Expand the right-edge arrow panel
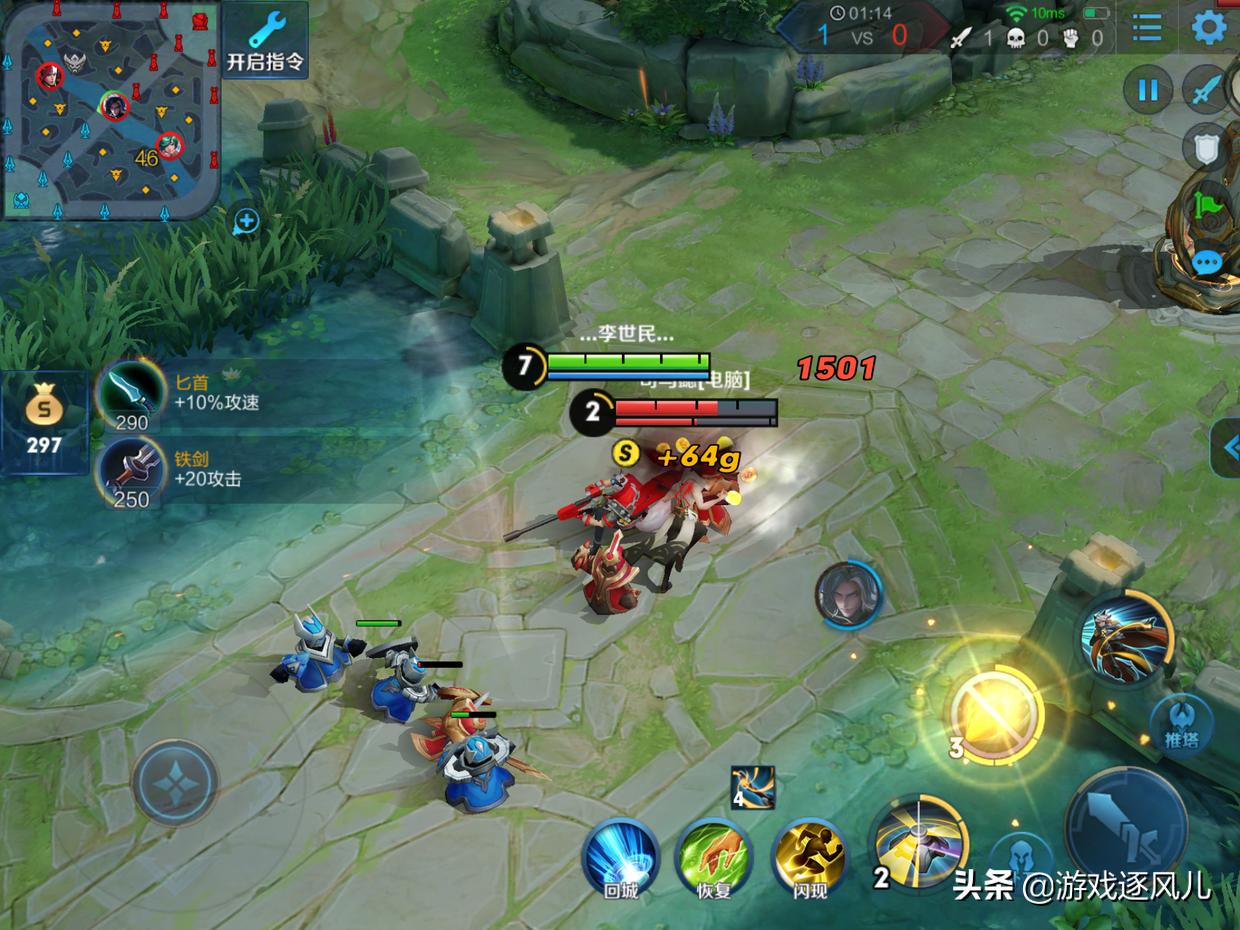This screenshot has width=1240, height=930. [x=1228, y=447]
